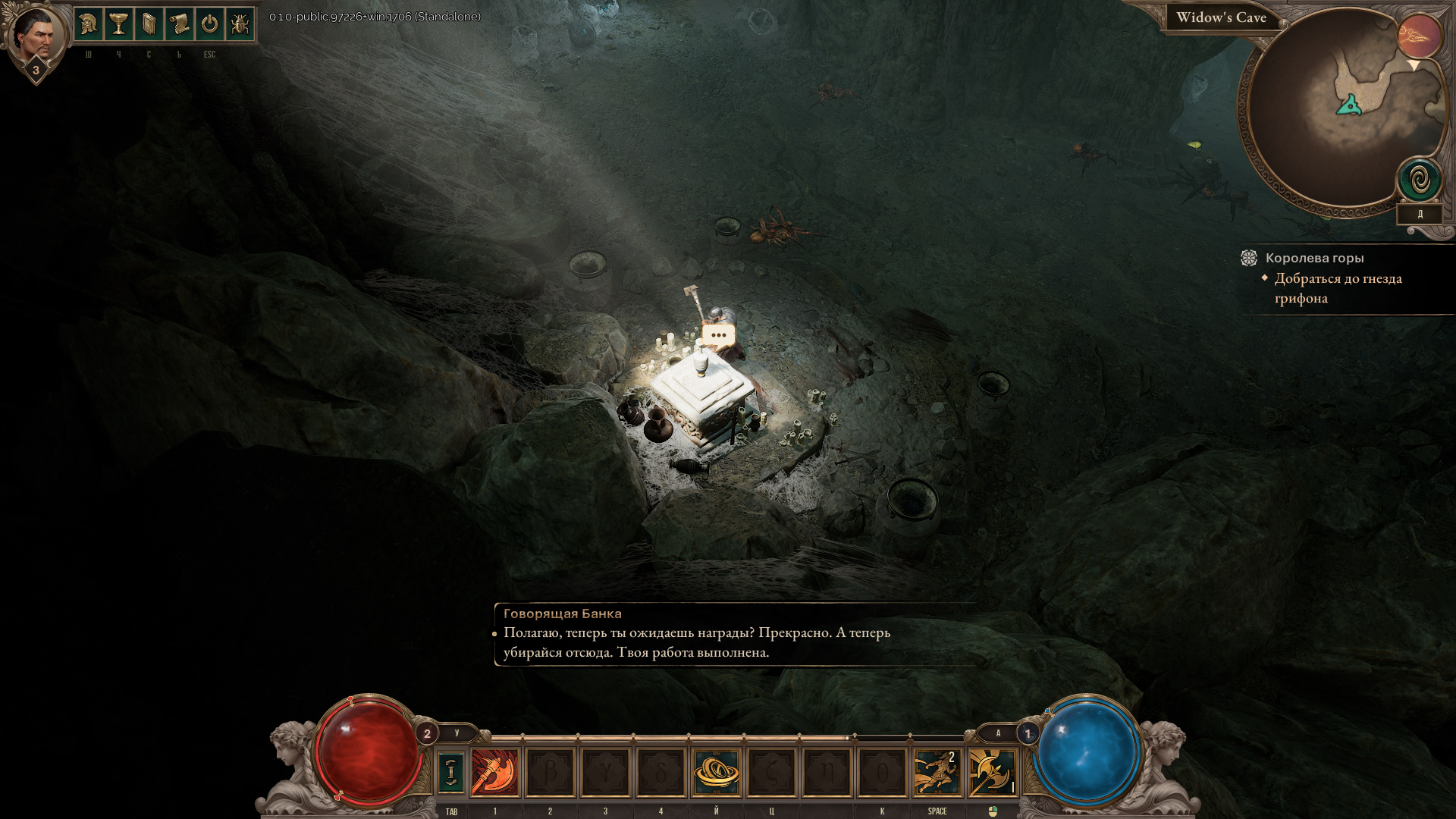The image size is (1456, 819).
Task: Select the golden halberd attack skill
Action: pos(992,773)
